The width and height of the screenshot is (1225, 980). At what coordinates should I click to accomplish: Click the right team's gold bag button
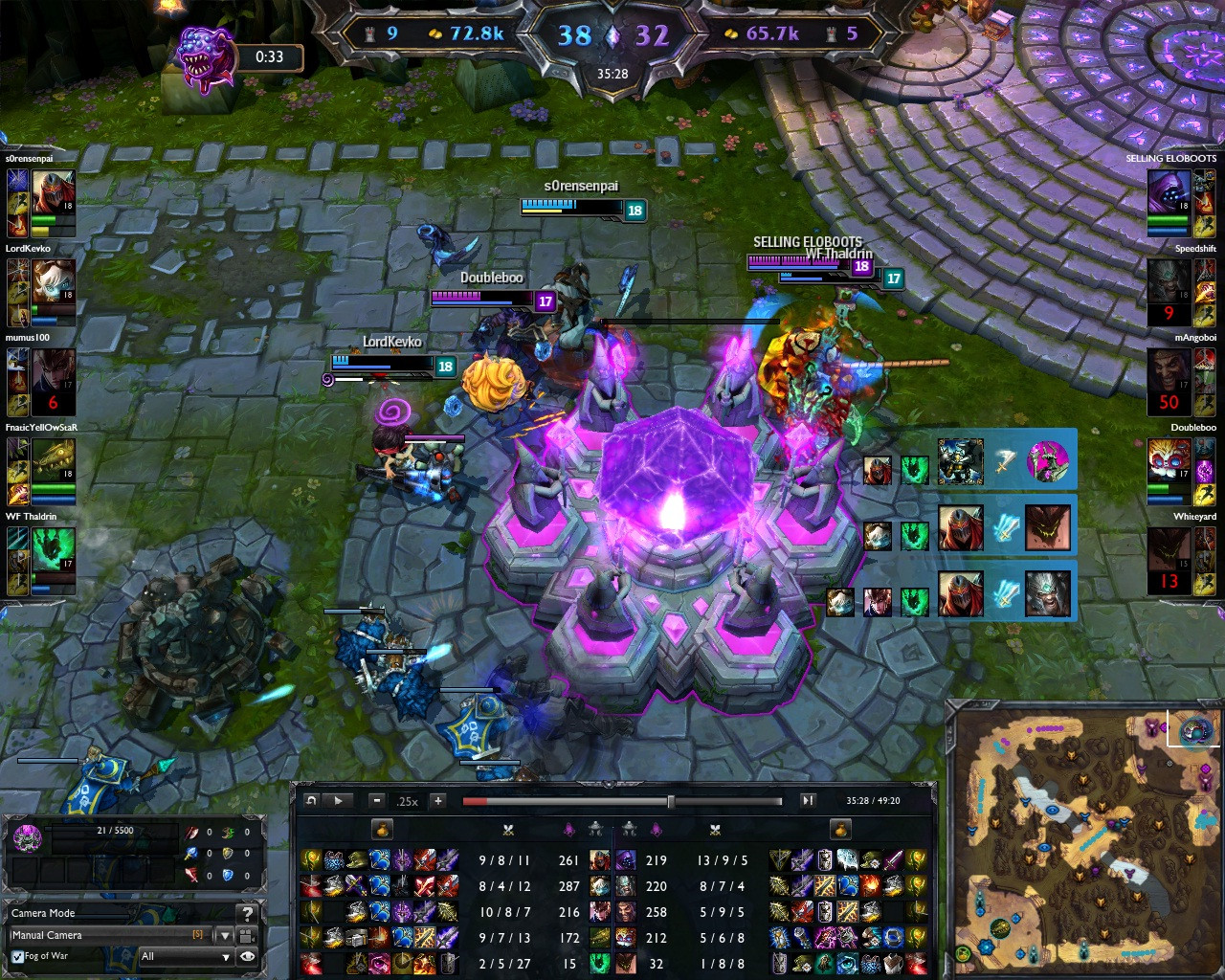point(840,829)
